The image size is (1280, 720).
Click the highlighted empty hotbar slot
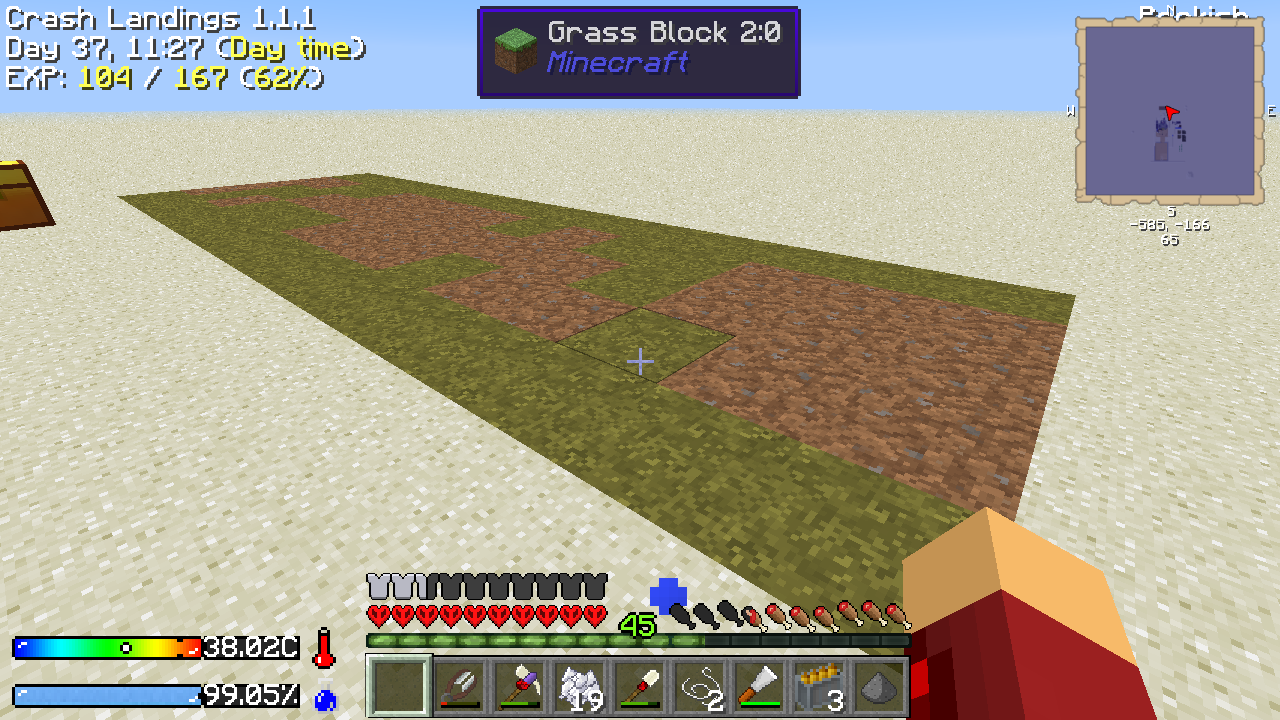(x=400, y=687)
